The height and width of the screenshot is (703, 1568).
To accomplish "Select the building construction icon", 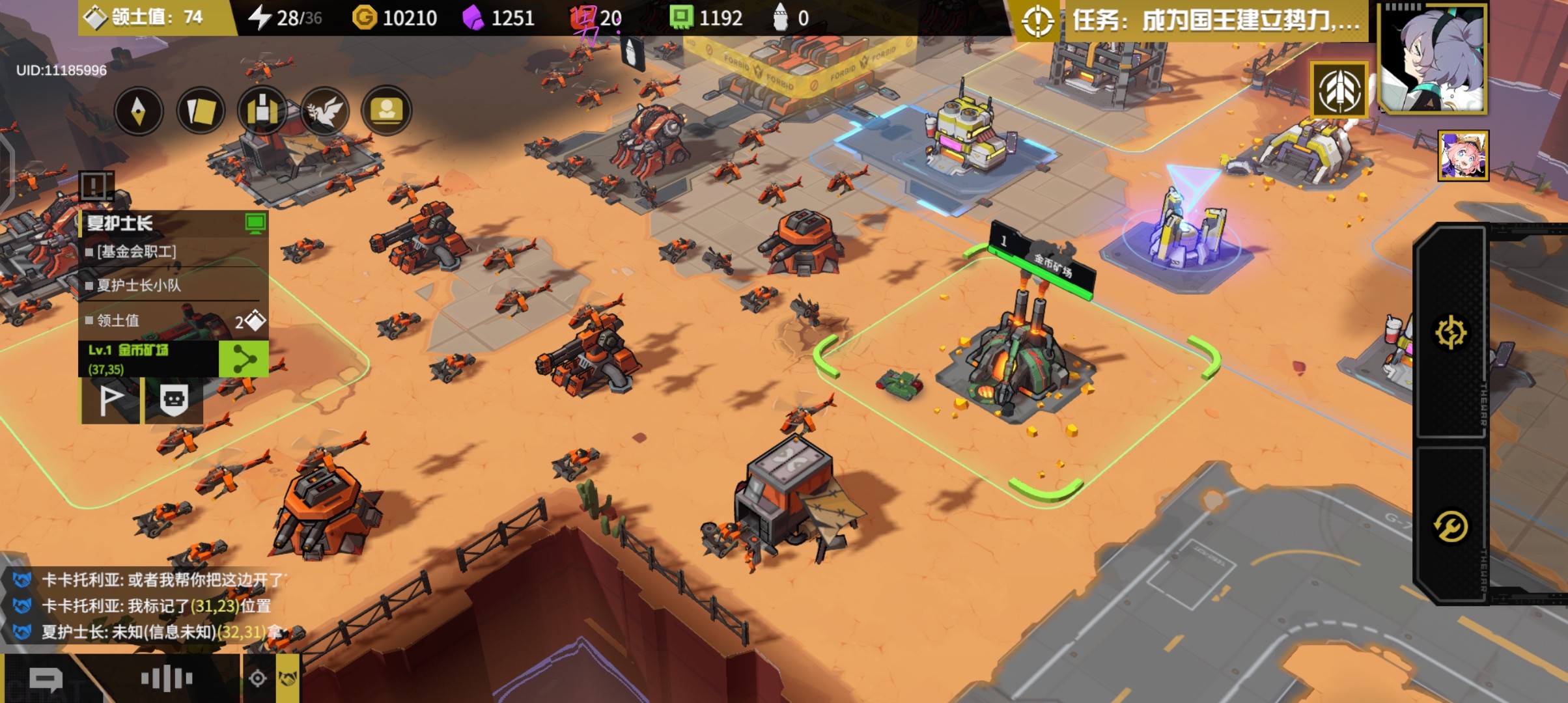I will click(262, 111).
